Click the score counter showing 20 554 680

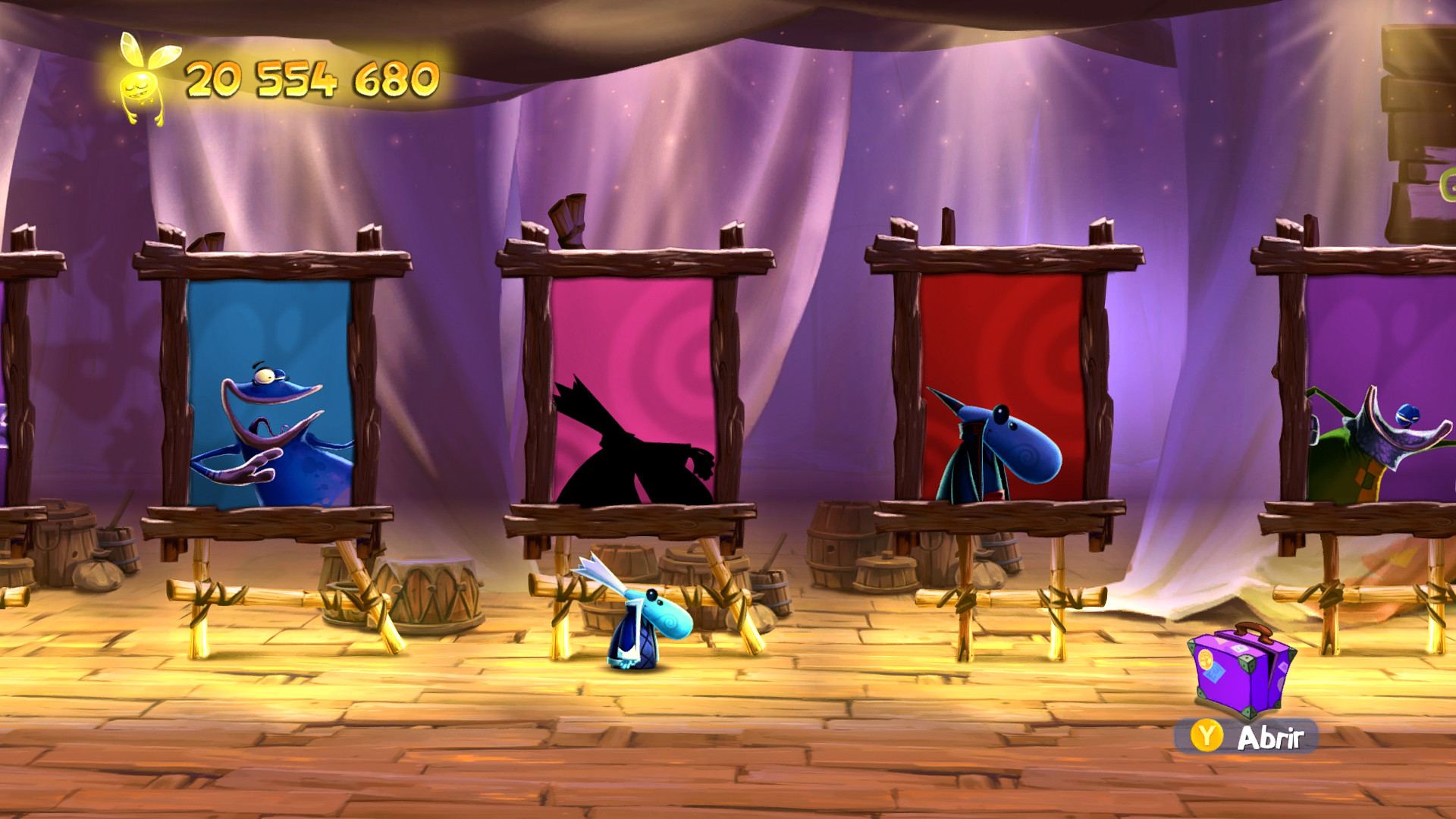pos(311,76)
